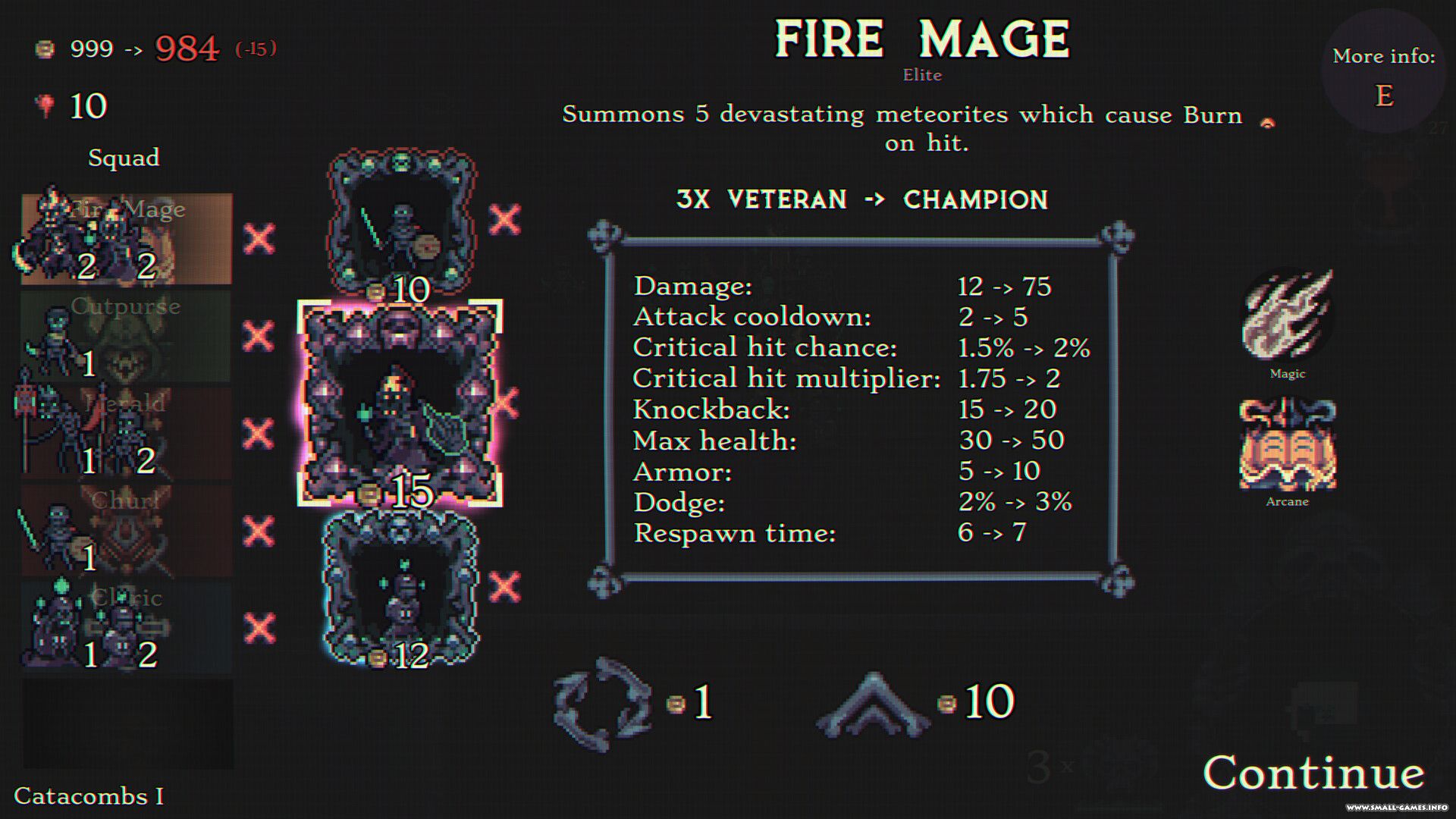Image resolution: width=1456 pixels, height=819 pixels.
Task: Buy the upgrade arrow costing 10 coins
Action: coord(874,705)
